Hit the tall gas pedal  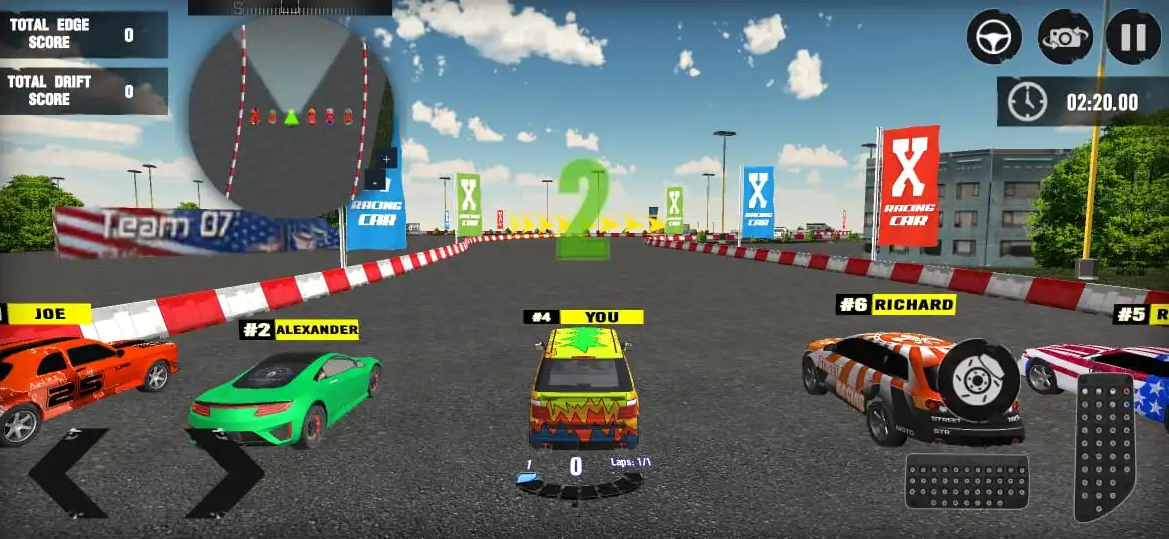point(1104,446)
